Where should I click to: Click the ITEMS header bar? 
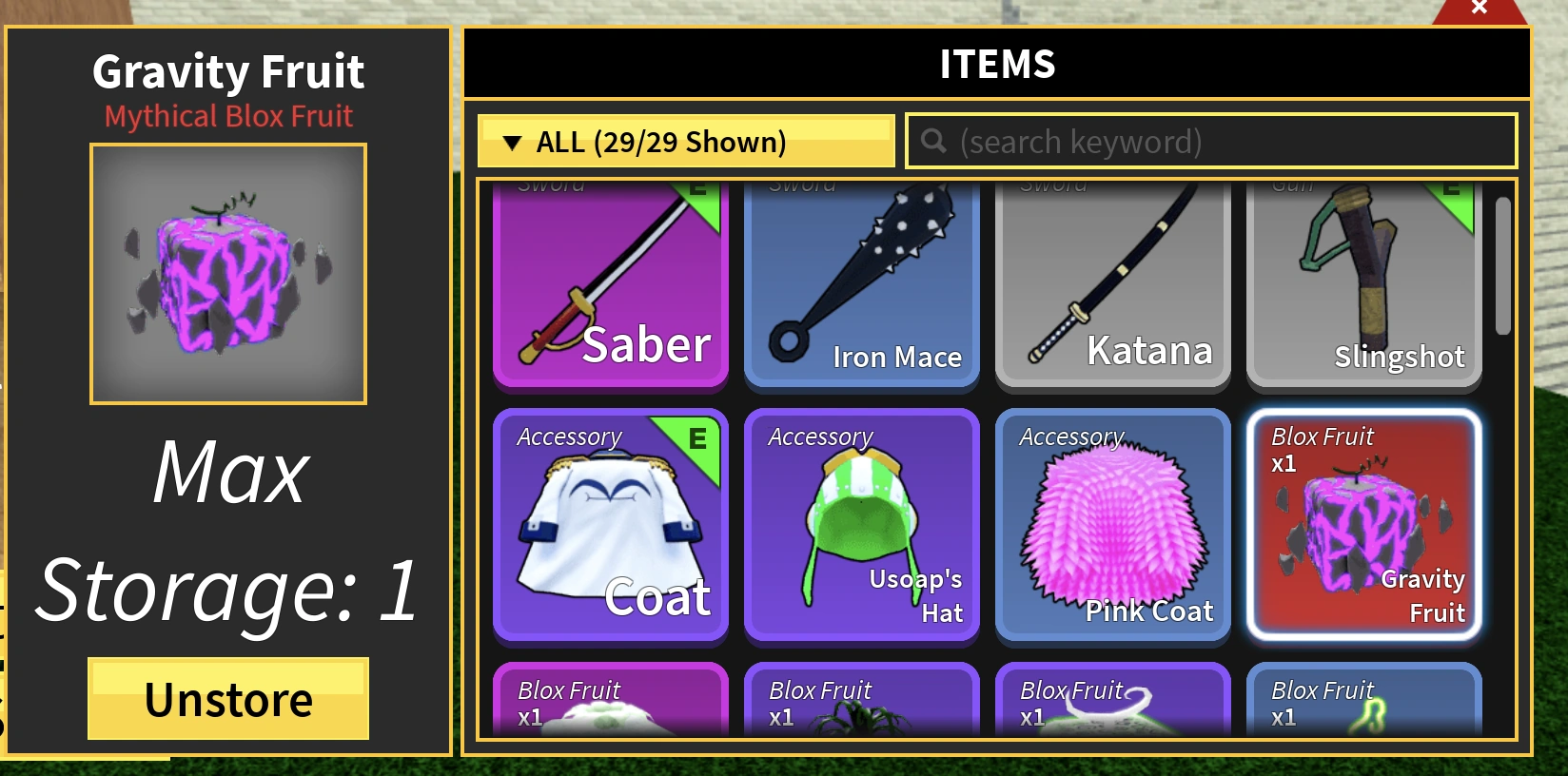click(996, 63)
